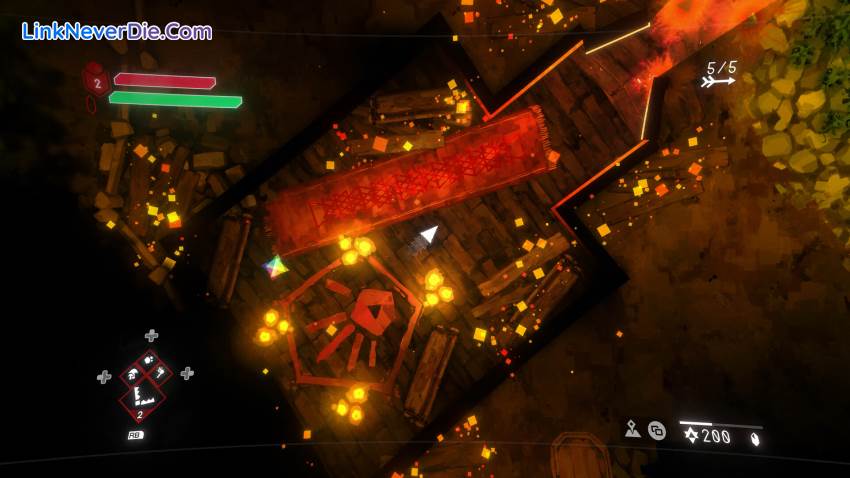Click the overlapping squares round icon
Image resolution: width=850 pixels, height=478 pixels.
pyautogui.click(x=657, y=430)
